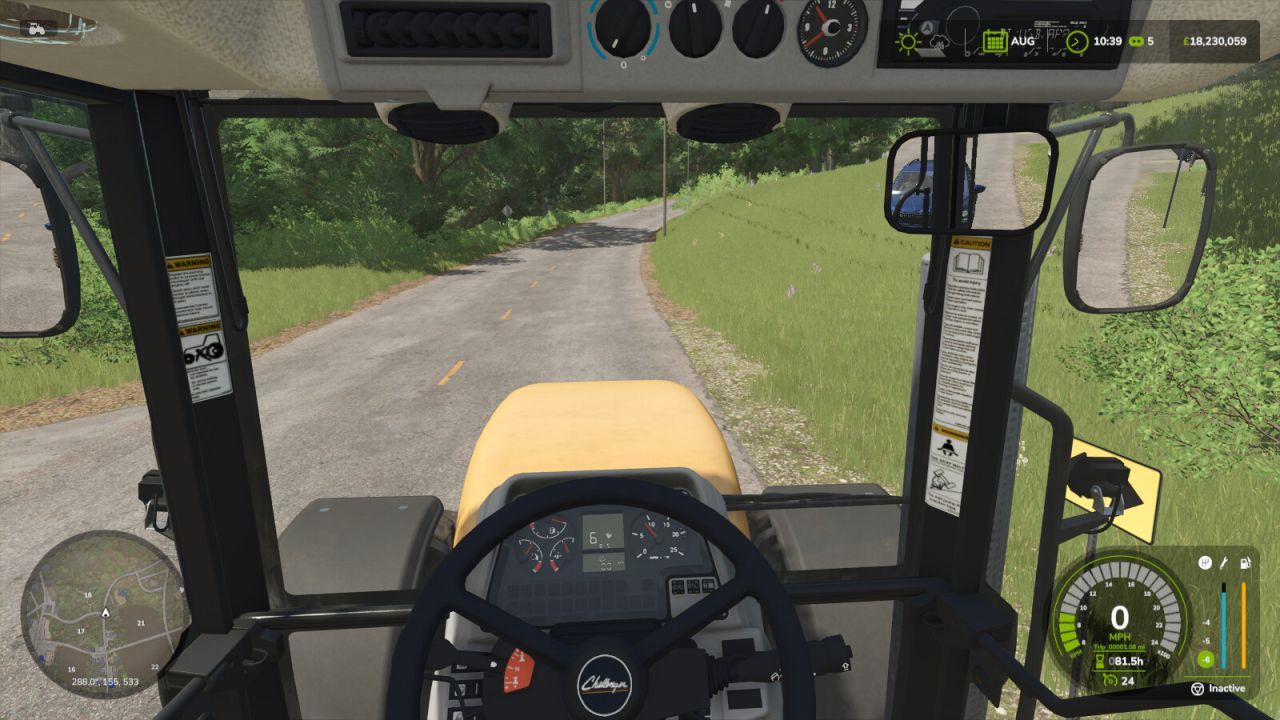Click the wrench maintenance icon

1224,563
